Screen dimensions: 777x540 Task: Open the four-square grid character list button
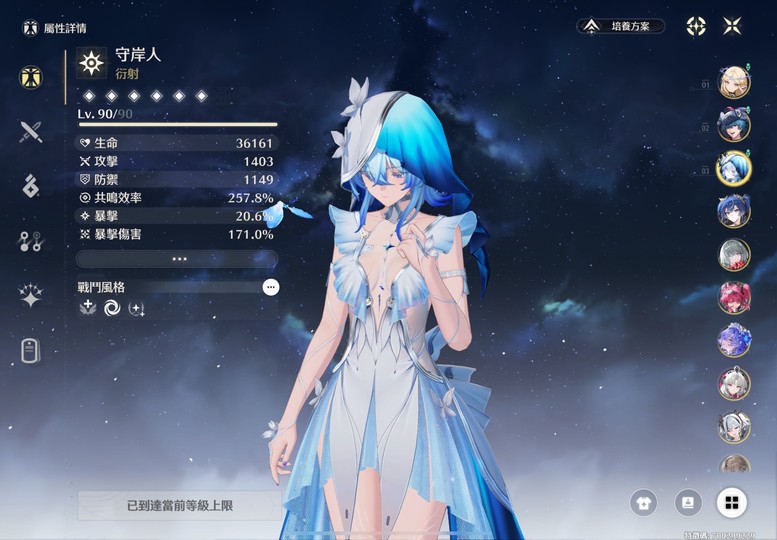[x=732, y=502]
